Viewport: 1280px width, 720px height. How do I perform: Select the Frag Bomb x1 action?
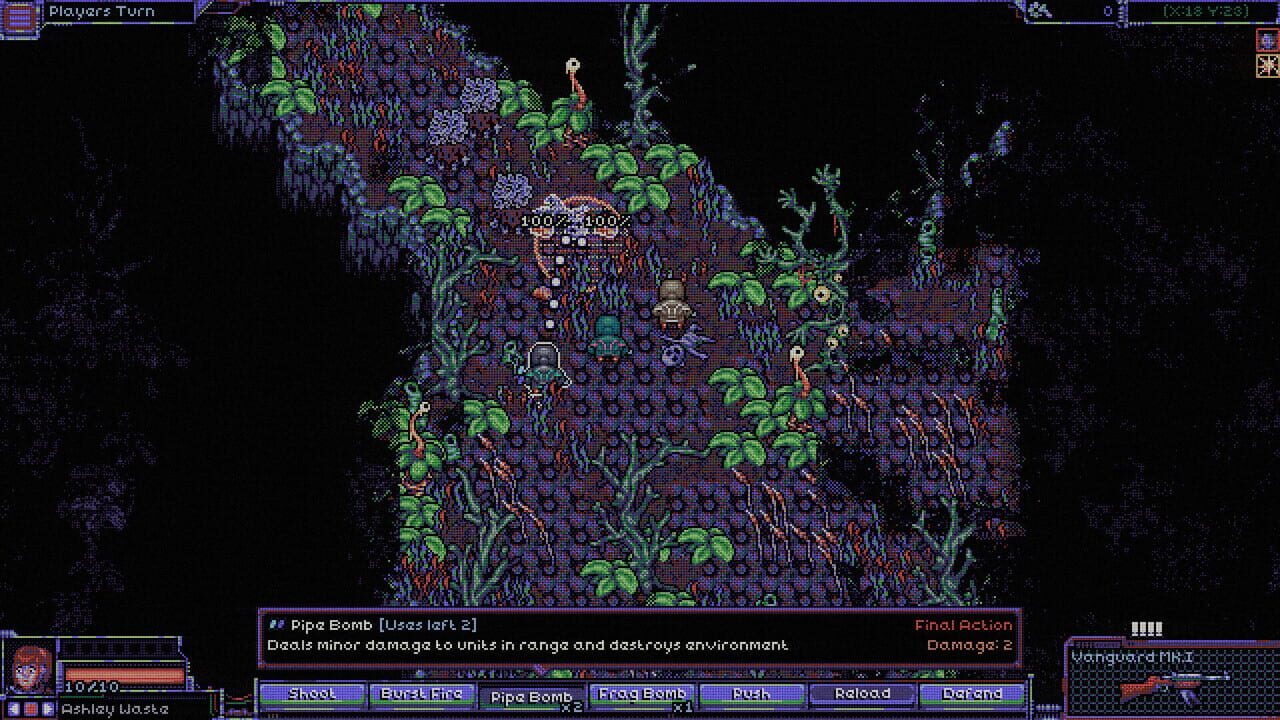point(641,694)
